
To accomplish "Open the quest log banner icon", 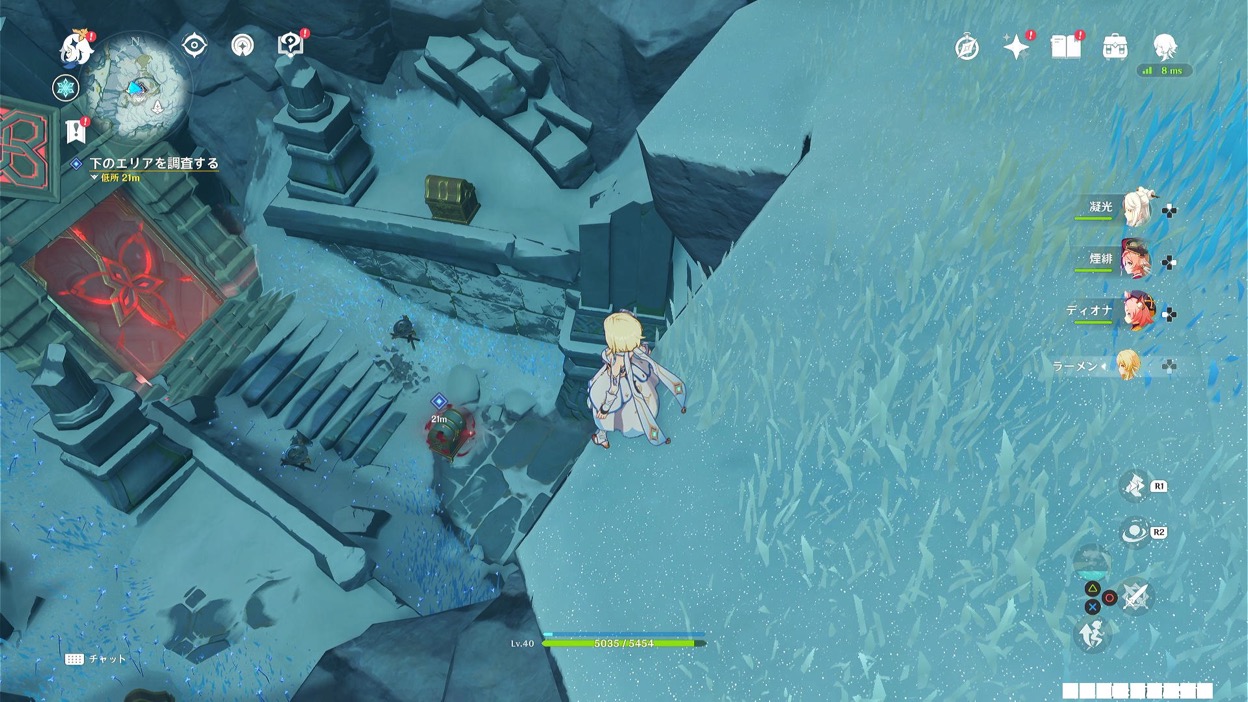I will pyautogui.click(x=76, y=130).
